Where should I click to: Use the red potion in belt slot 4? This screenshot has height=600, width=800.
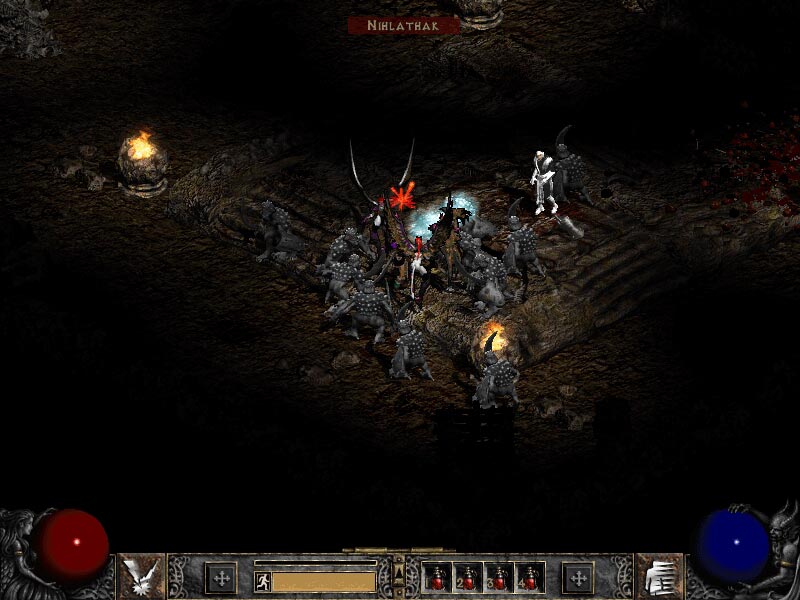[530, 577]
